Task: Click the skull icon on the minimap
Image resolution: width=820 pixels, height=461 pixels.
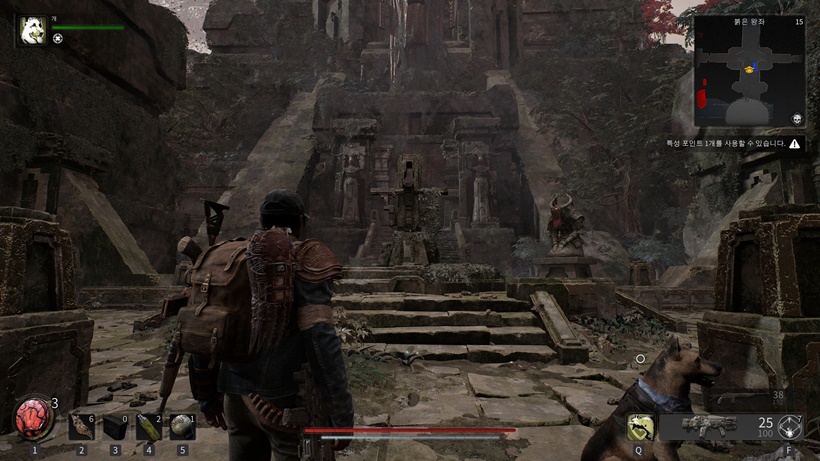Action: (796, 118)
